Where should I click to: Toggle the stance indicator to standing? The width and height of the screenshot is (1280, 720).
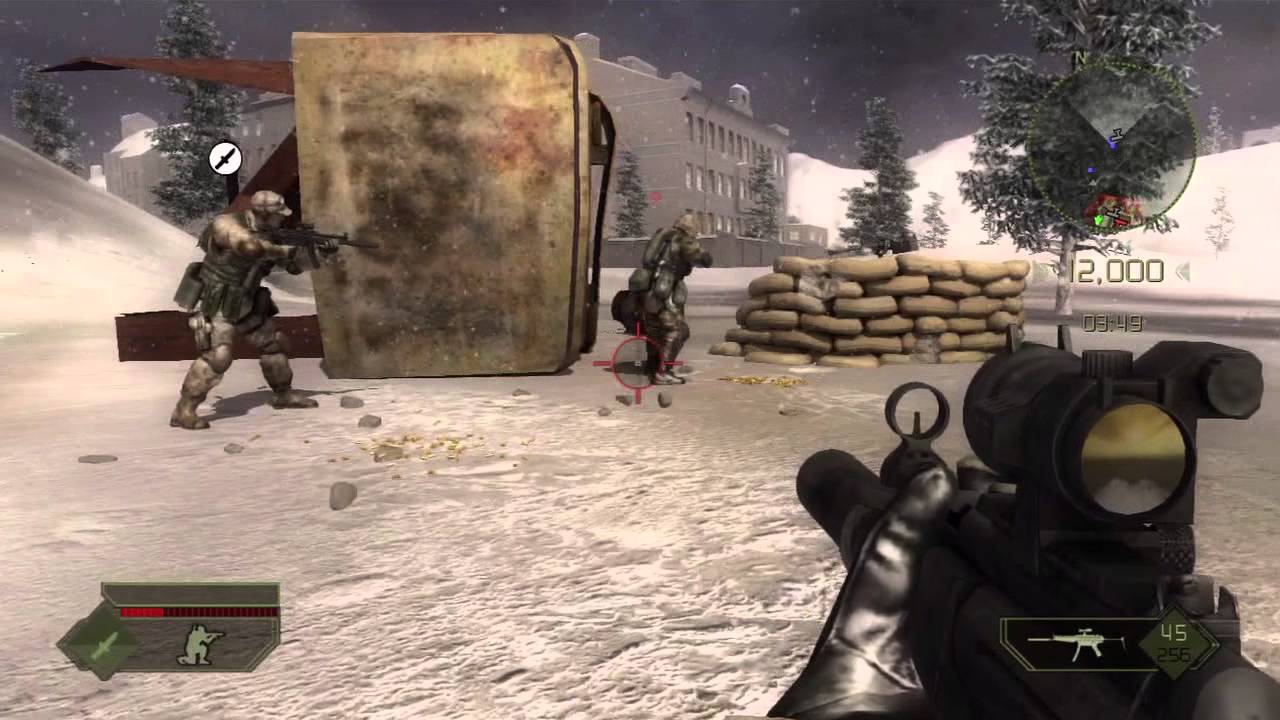pyautogui.click(x=198, y=645)
